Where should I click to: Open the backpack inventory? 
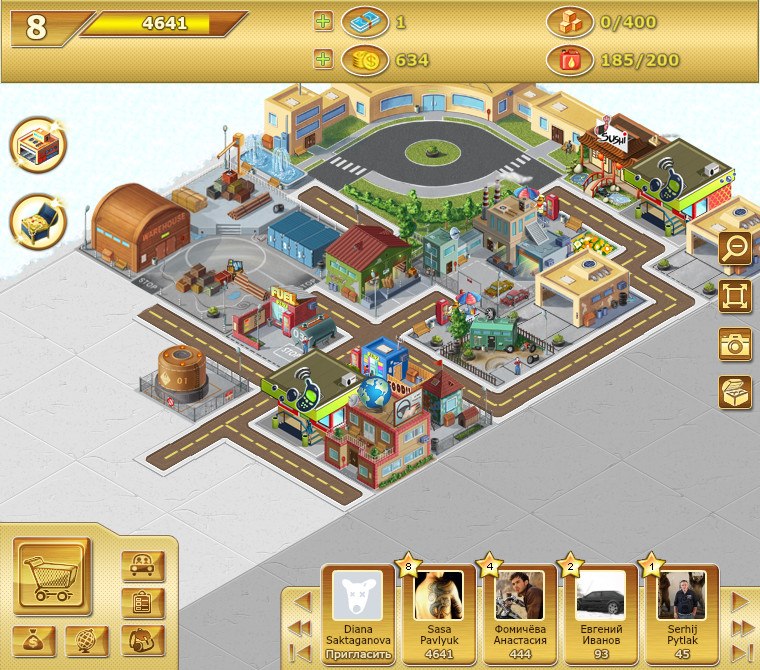(x=142, y=639)
